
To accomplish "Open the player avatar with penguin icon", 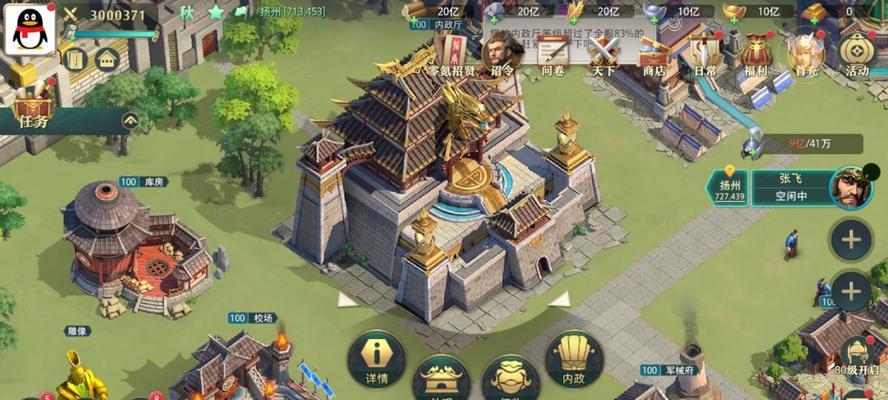I will coord(29,29).
